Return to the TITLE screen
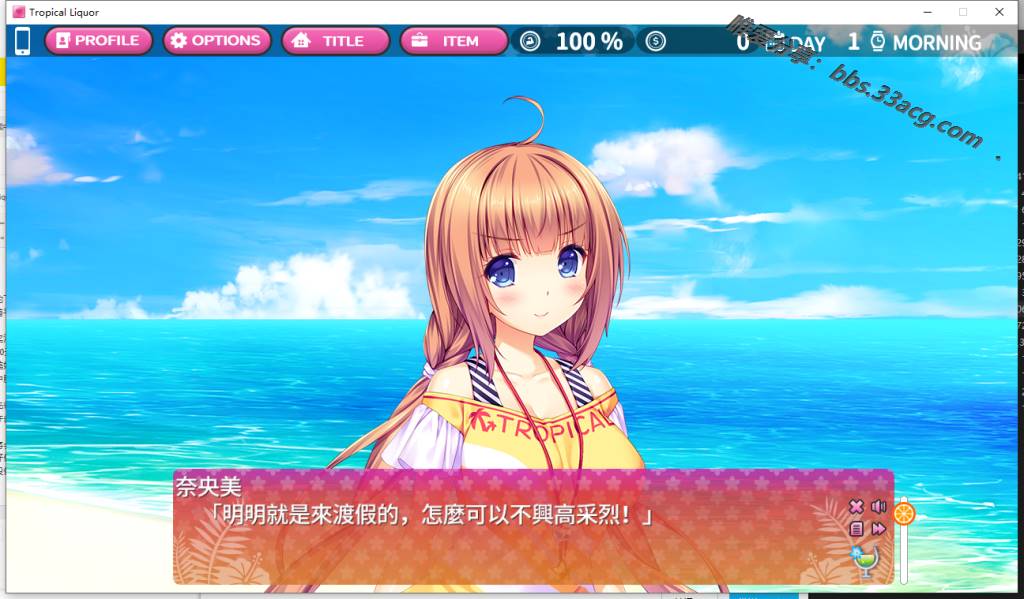This screenshot has width=1024, height=599. coord(335,41)
